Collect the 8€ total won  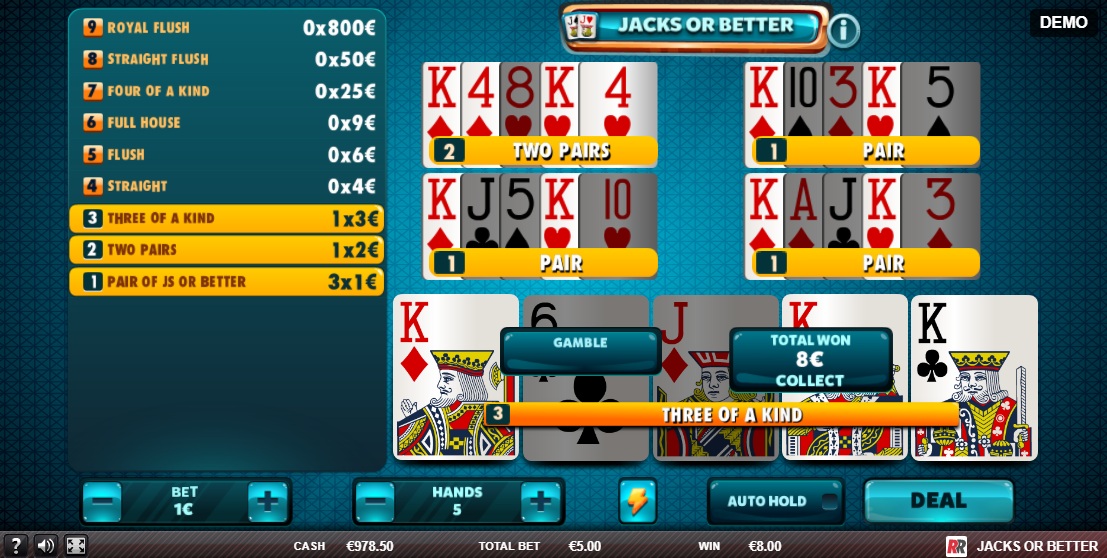810,360
